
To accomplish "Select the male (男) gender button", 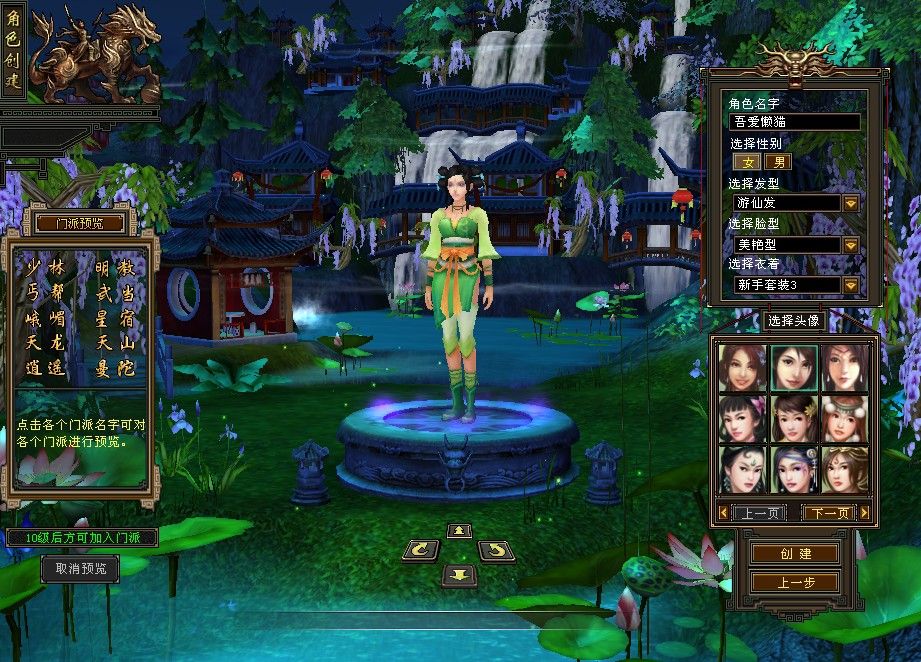I will pos(779,162).
